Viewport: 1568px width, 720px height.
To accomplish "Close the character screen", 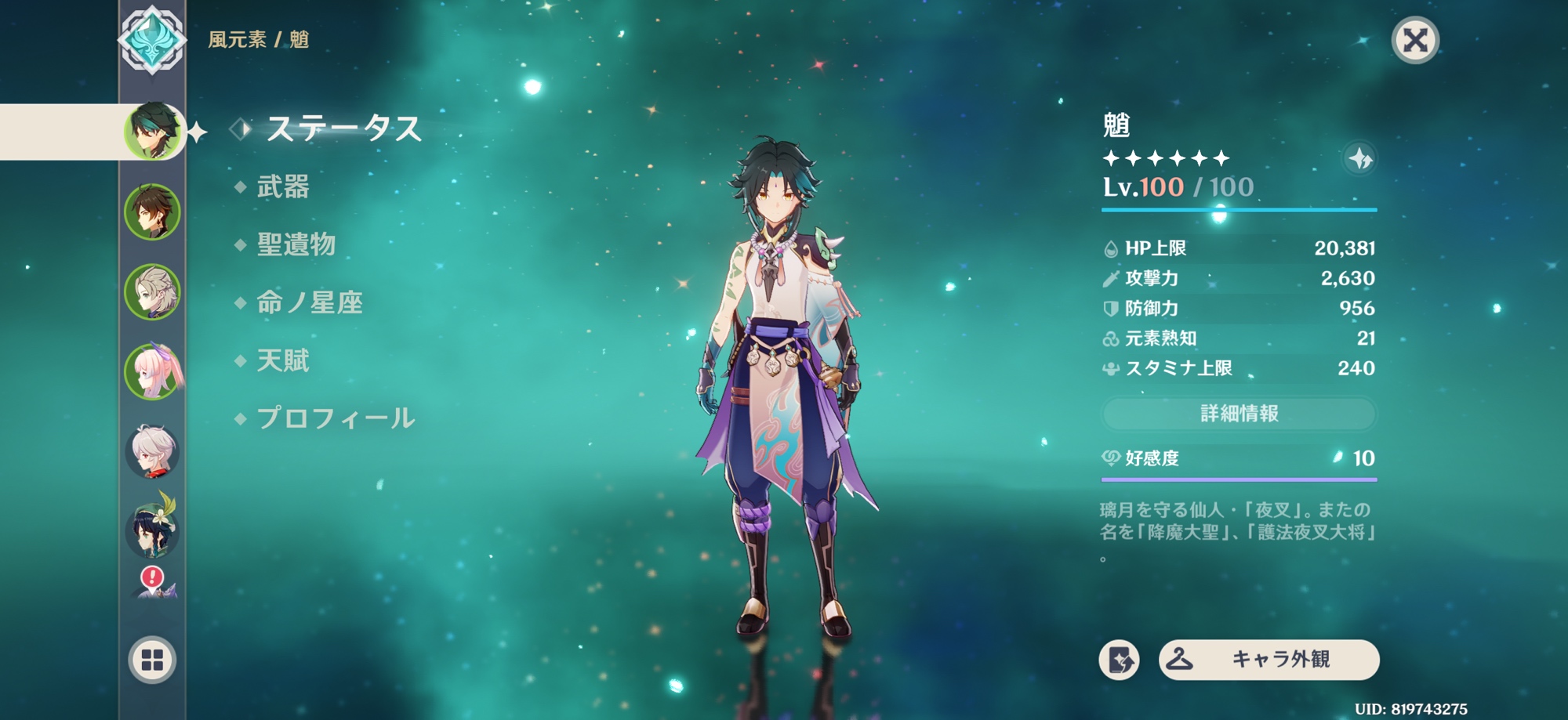I will click(1414, 40).
